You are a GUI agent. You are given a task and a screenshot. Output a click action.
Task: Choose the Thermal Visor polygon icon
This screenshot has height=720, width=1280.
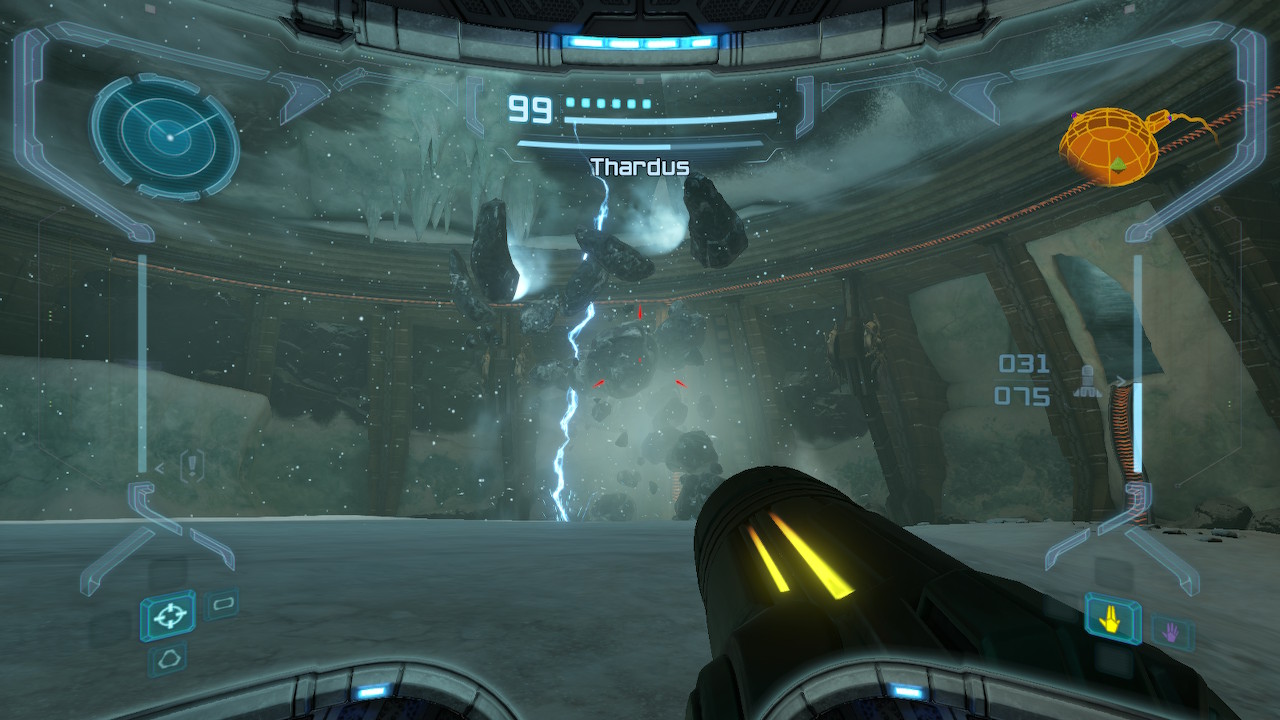167,658
